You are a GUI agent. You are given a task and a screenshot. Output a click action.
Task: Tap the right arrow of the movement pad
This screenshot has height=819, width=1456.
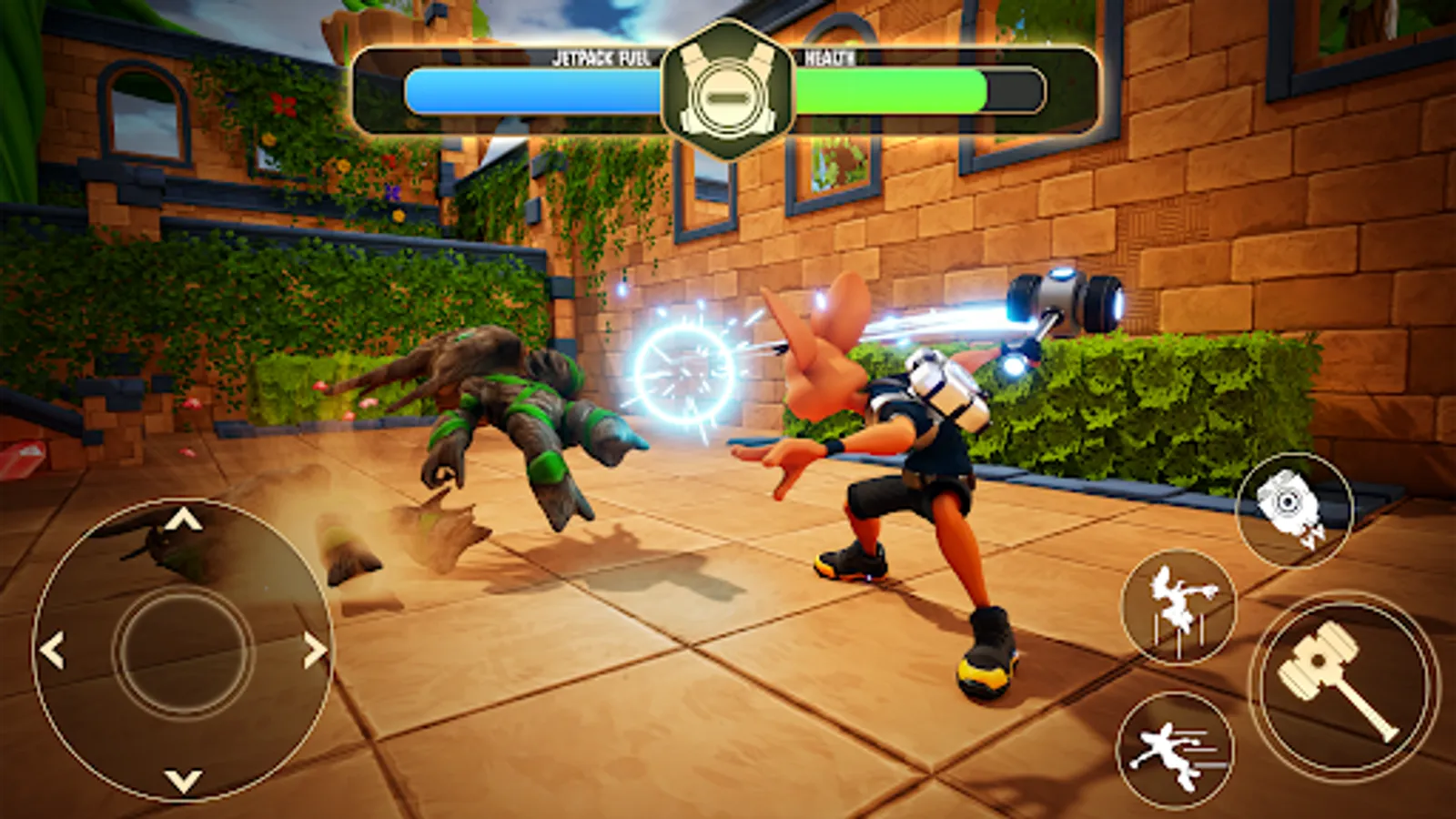pyautogui.click(x=314, y=651)
